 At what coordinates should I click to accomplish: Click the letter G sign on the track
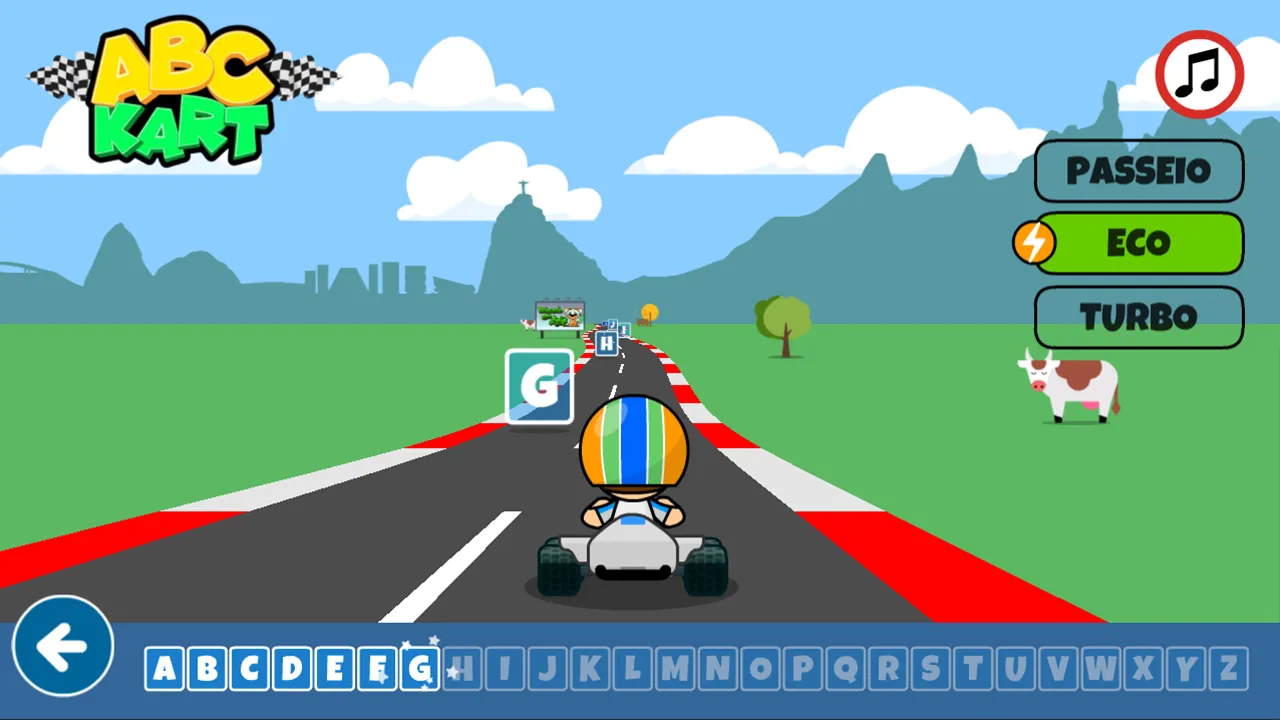pos(539,386)
